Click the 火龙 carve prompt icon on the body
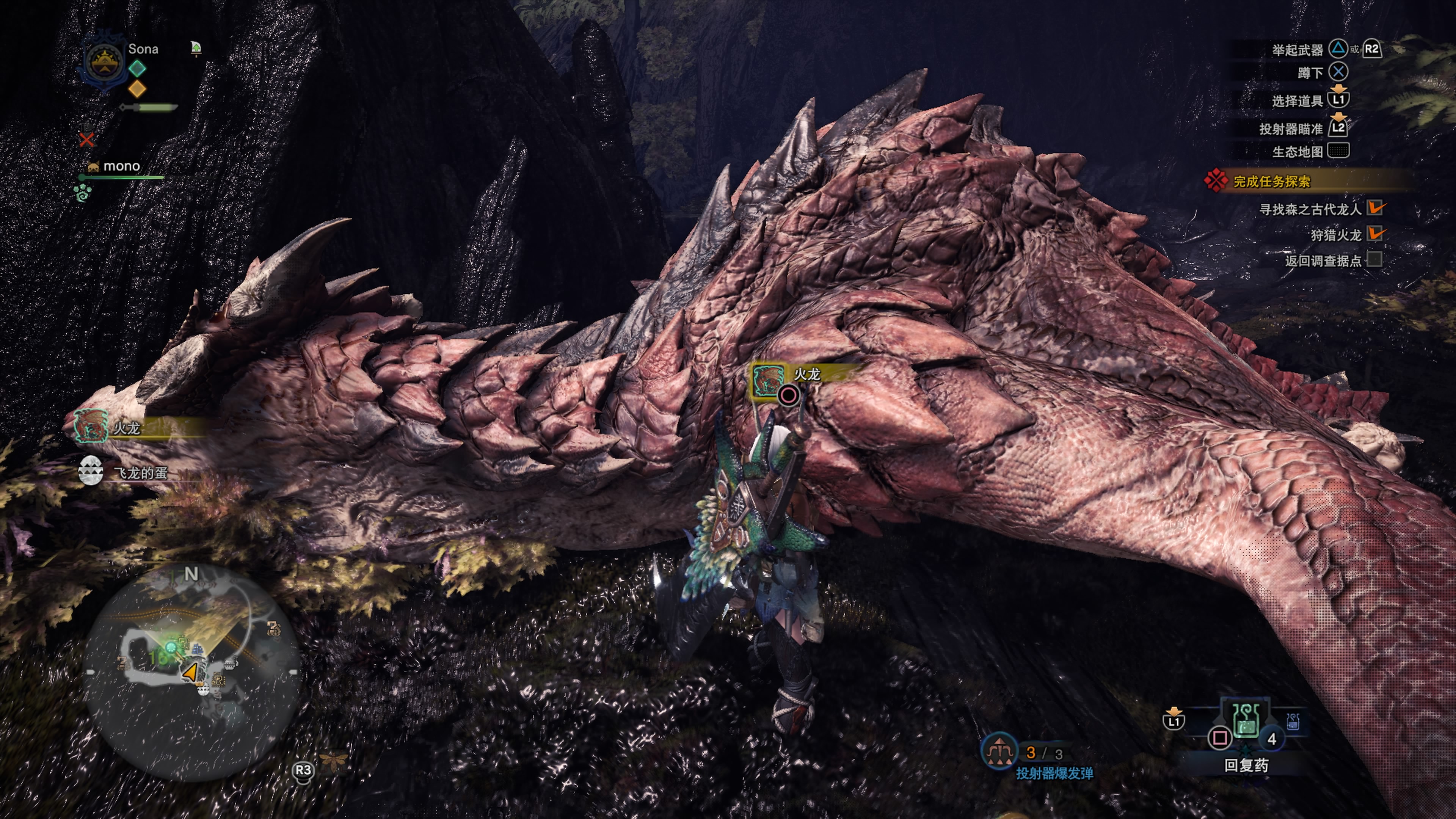 click(767, 380)
